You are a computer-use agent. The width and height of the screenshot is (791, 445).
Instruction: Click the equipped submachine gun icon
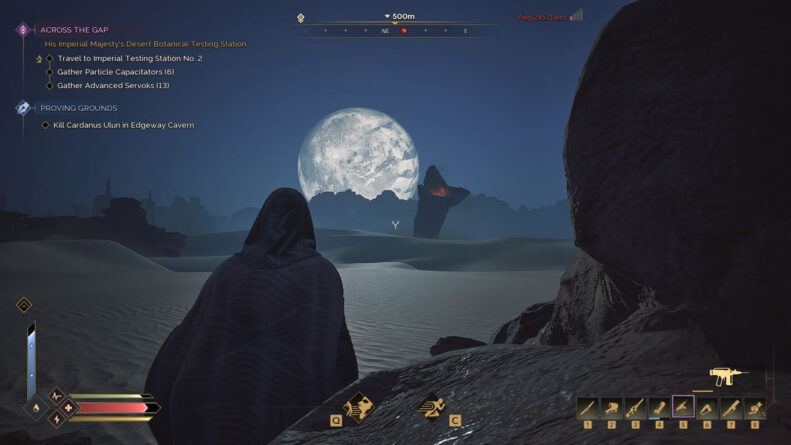728,376
